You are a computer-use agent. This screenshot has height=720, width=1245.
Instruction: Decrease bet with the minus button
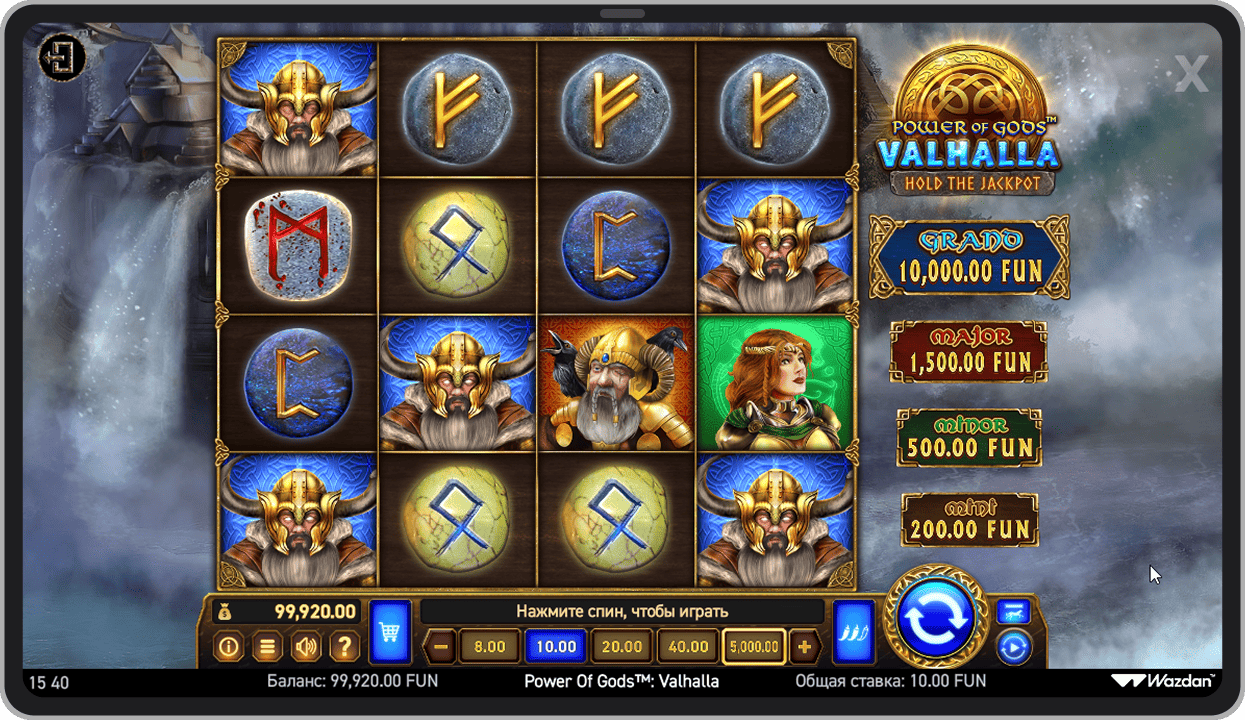click(x=440, y=647)
